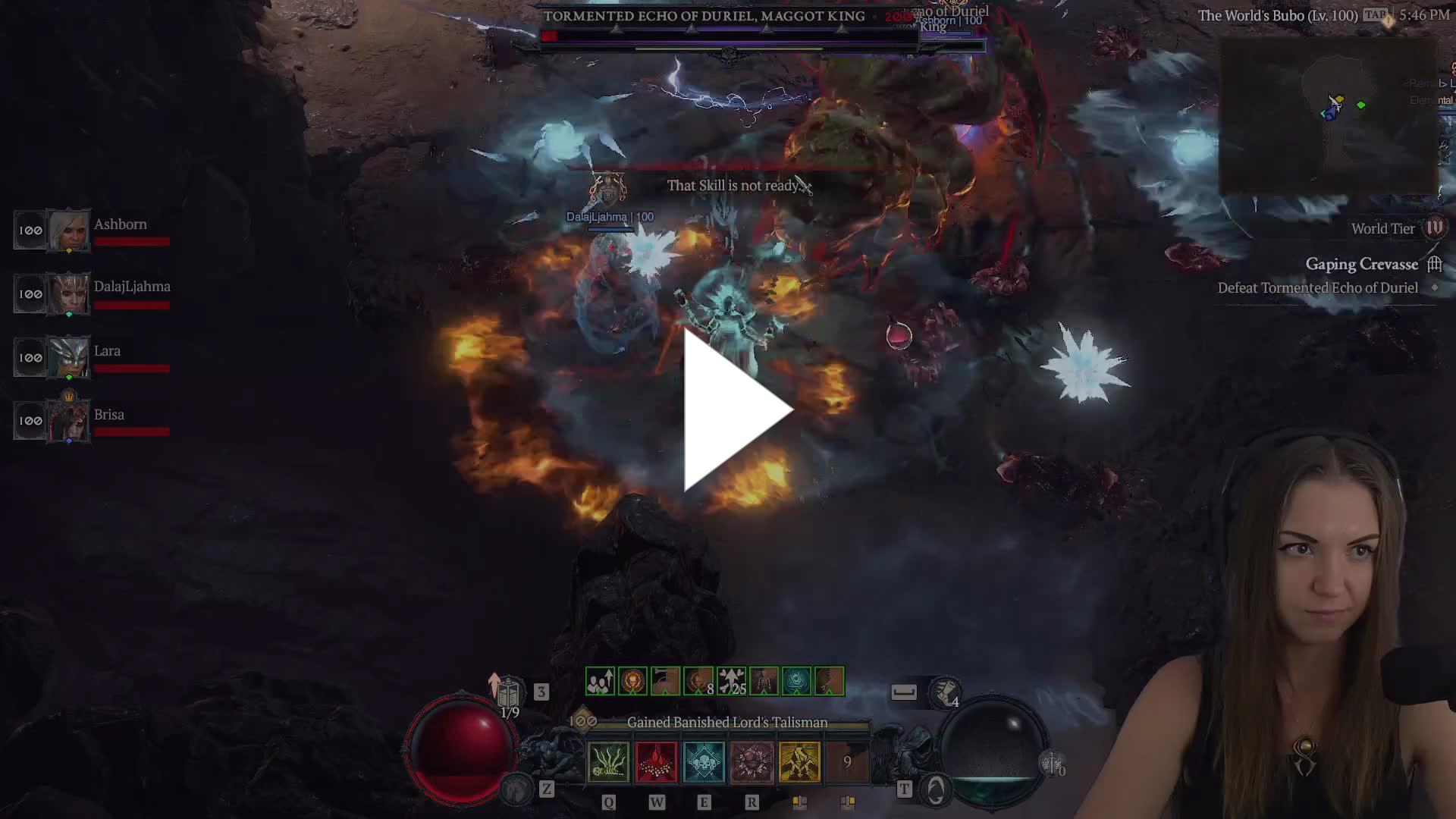The height and width of the screenshot is (819, 1456).
Task: Open the minimap
Action: tap(1329, 115)
